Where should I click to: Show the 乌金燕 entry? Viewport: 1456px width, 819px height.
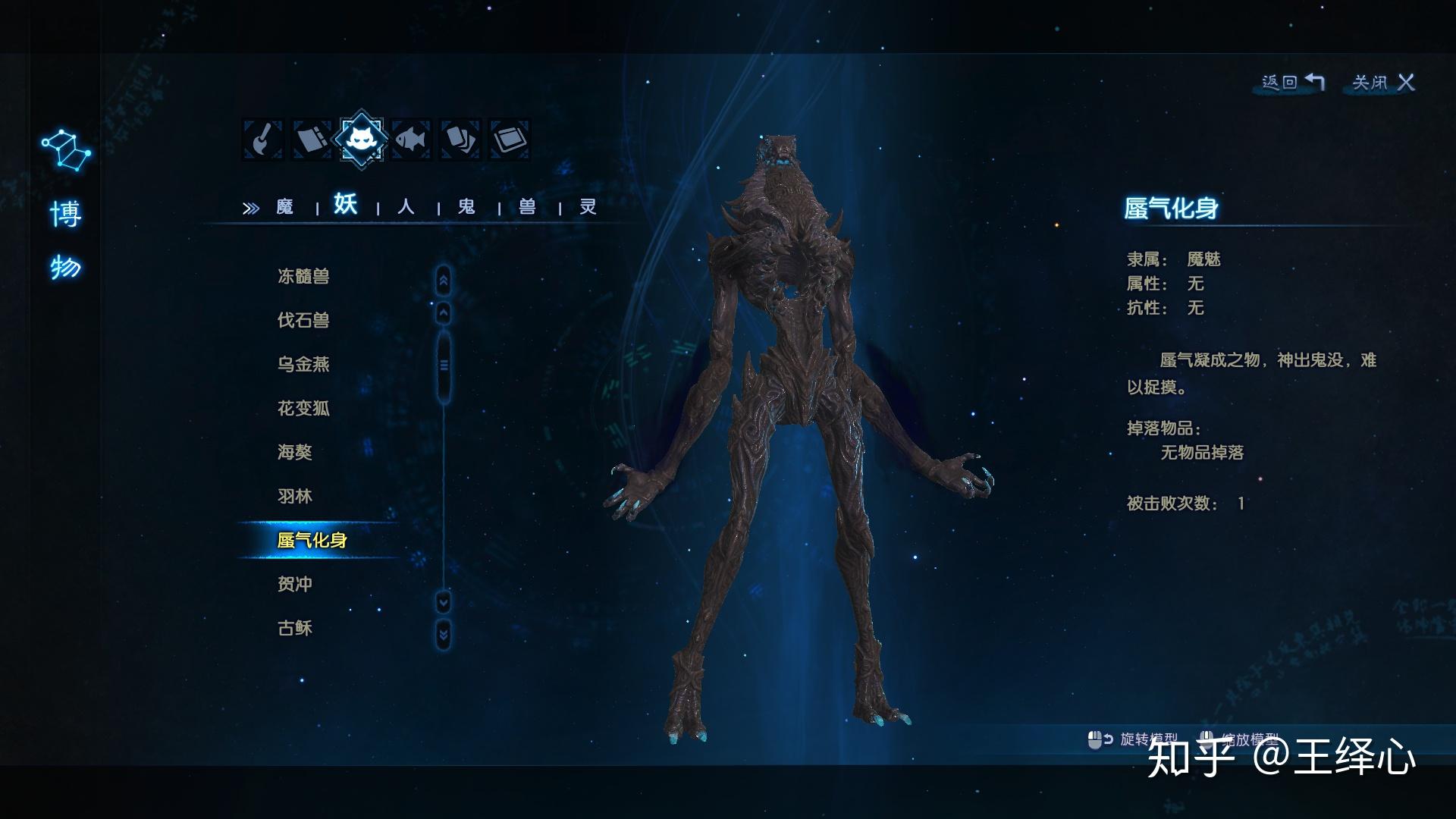pyautogui.click(x=303, y=365)
